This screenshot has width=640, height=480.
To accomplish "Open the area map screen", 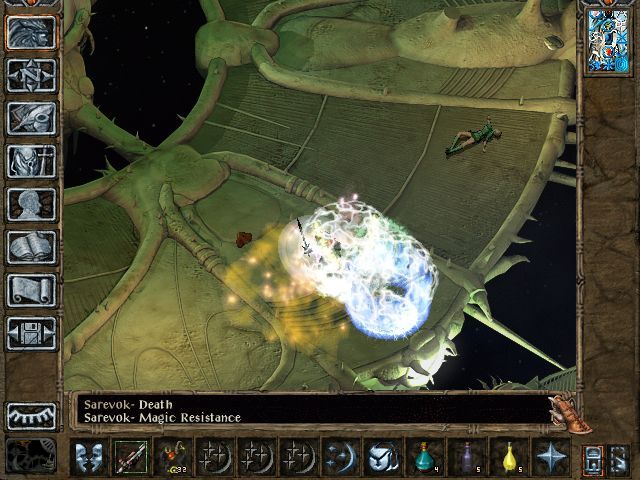I will 31,75.
